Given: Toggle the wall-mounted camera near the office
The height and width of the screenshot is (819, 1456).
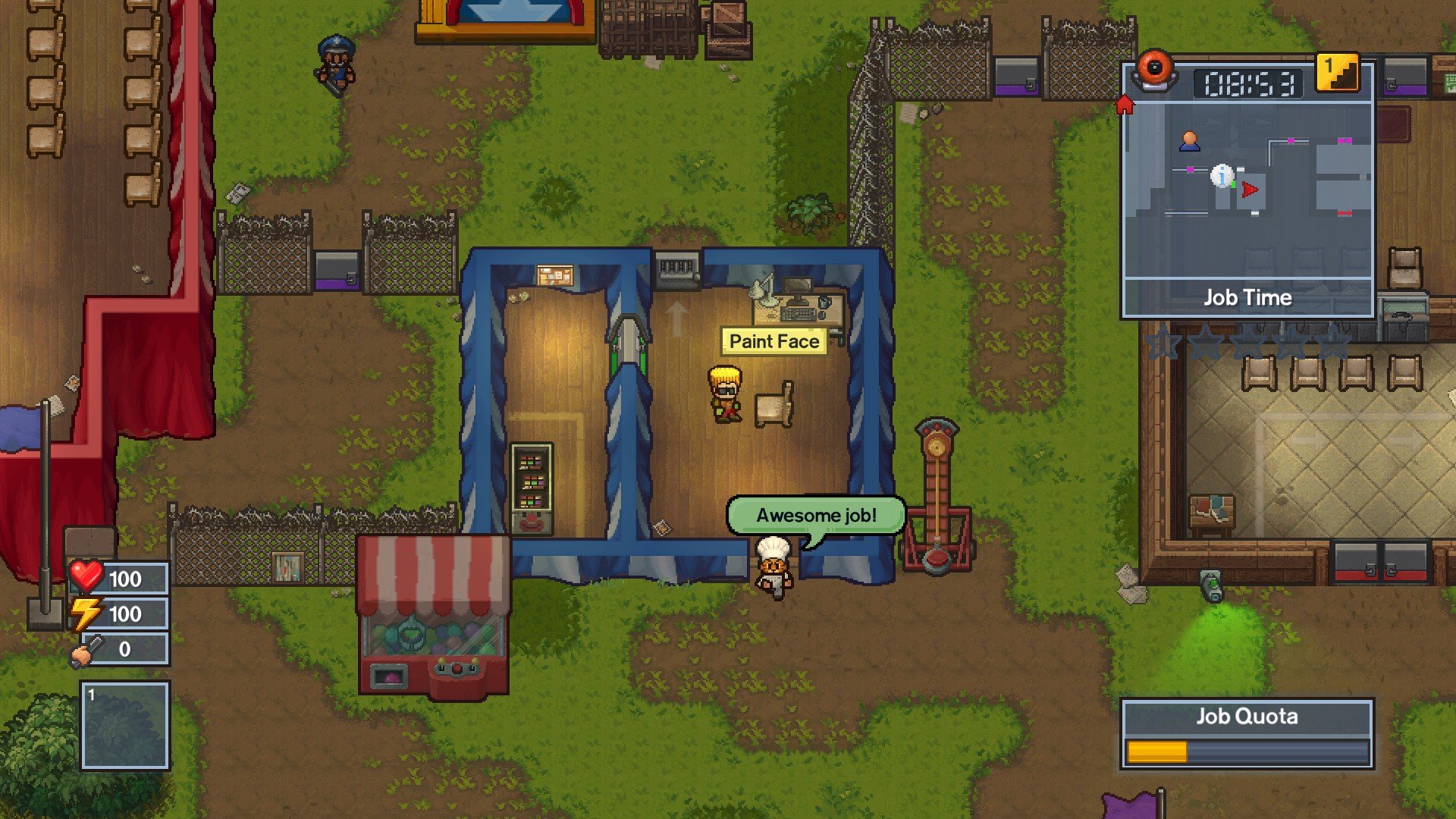Looking at the screenshot, I should (x=677, y=271).
